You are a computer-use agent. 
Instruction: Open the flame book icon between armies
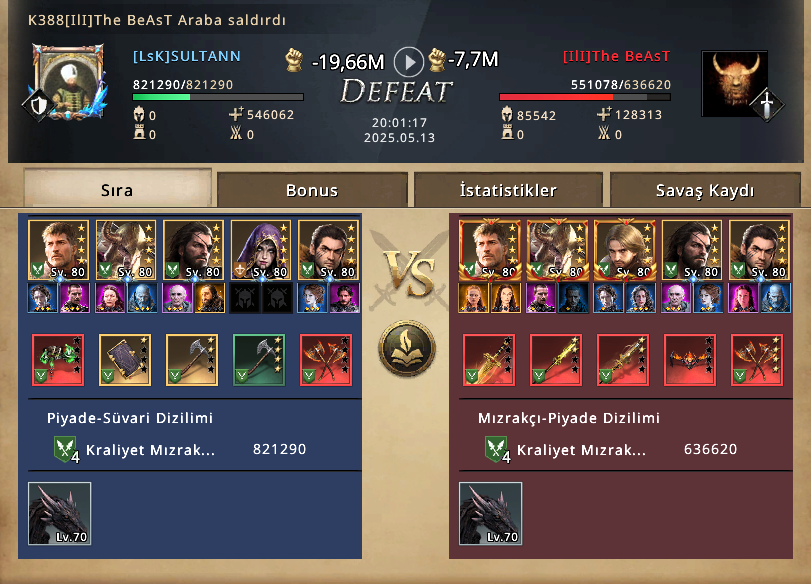(405, 349)
